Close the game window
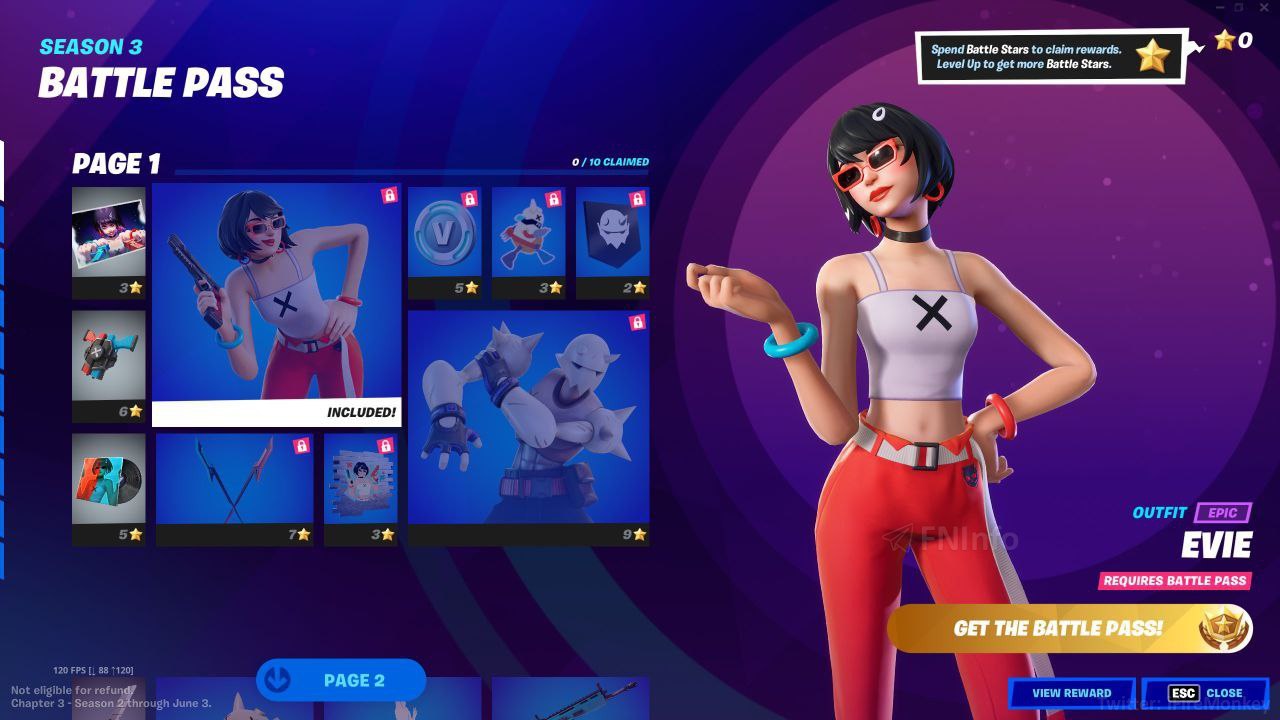This screenshot has height=720, width=1280. pos(1265,8)
